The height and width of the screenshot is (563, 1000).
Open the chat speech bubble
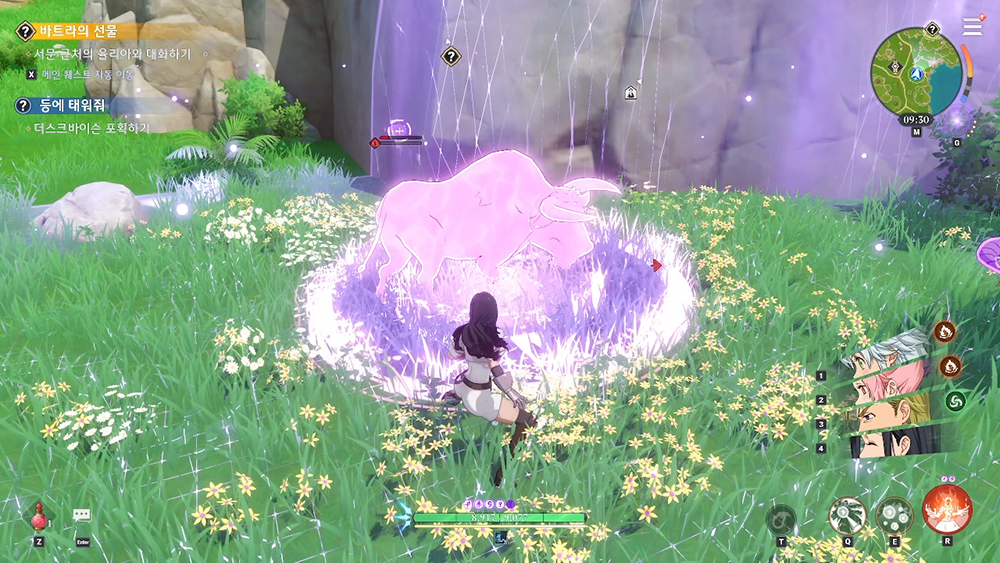[82, 515]
